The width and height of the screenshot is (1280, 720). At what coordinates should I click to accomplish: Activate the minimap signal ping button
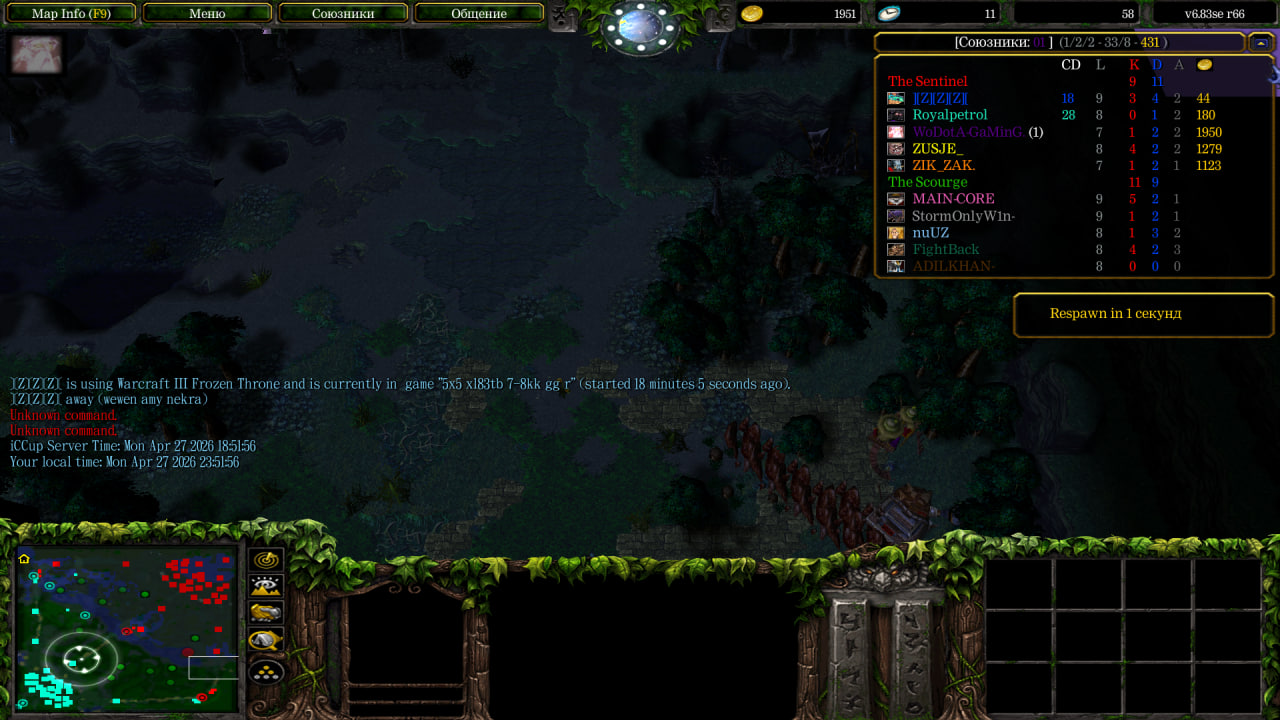coord(266,560)
